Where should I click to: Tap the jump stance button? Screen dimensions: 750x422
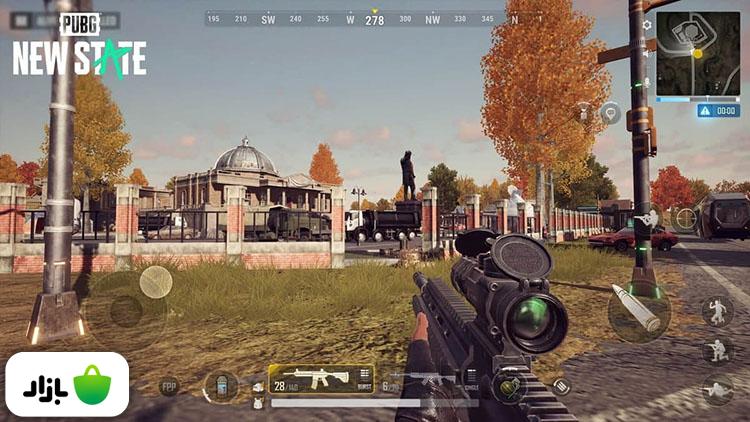point(717,312)
